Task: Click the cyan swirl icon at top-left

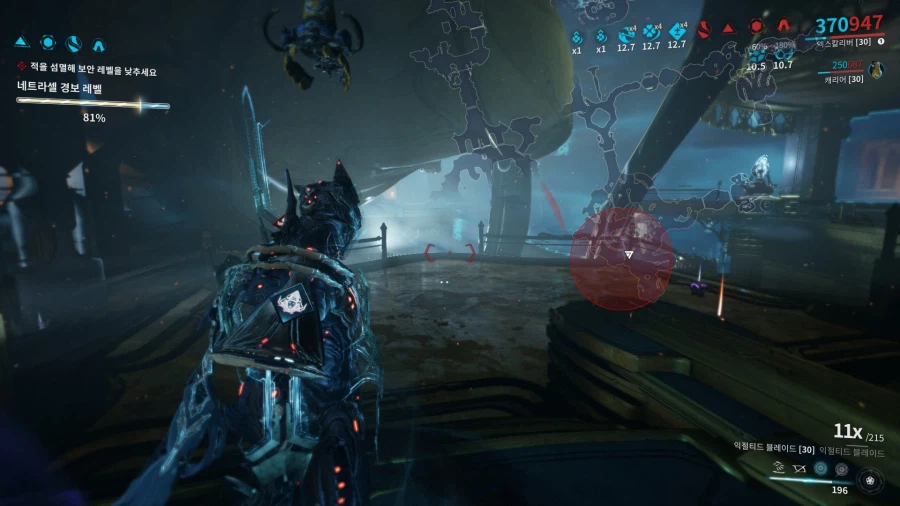Action: (73, 43)
